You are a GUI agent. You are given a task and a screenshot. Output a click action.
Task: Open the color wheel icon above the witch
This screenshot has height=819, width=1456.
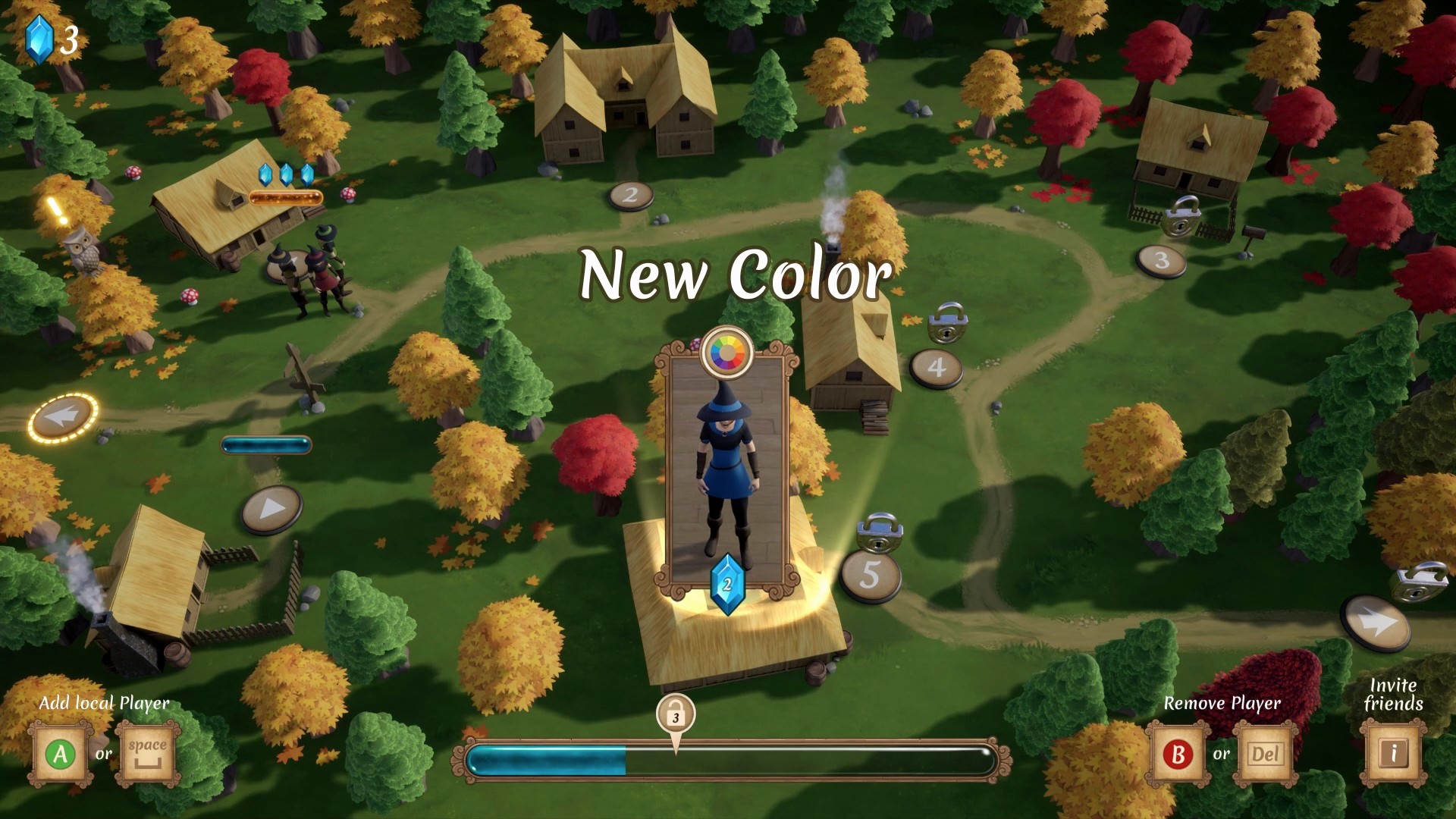click(727, 351)
